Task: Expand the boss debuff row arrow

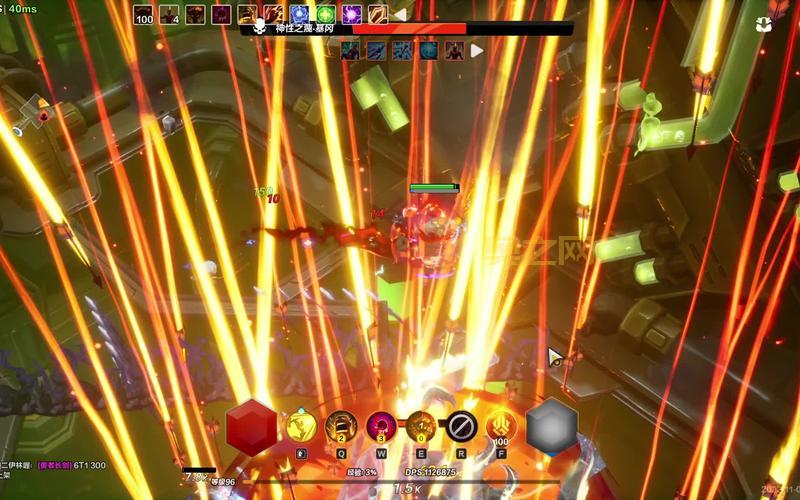Action: [477, 50]
